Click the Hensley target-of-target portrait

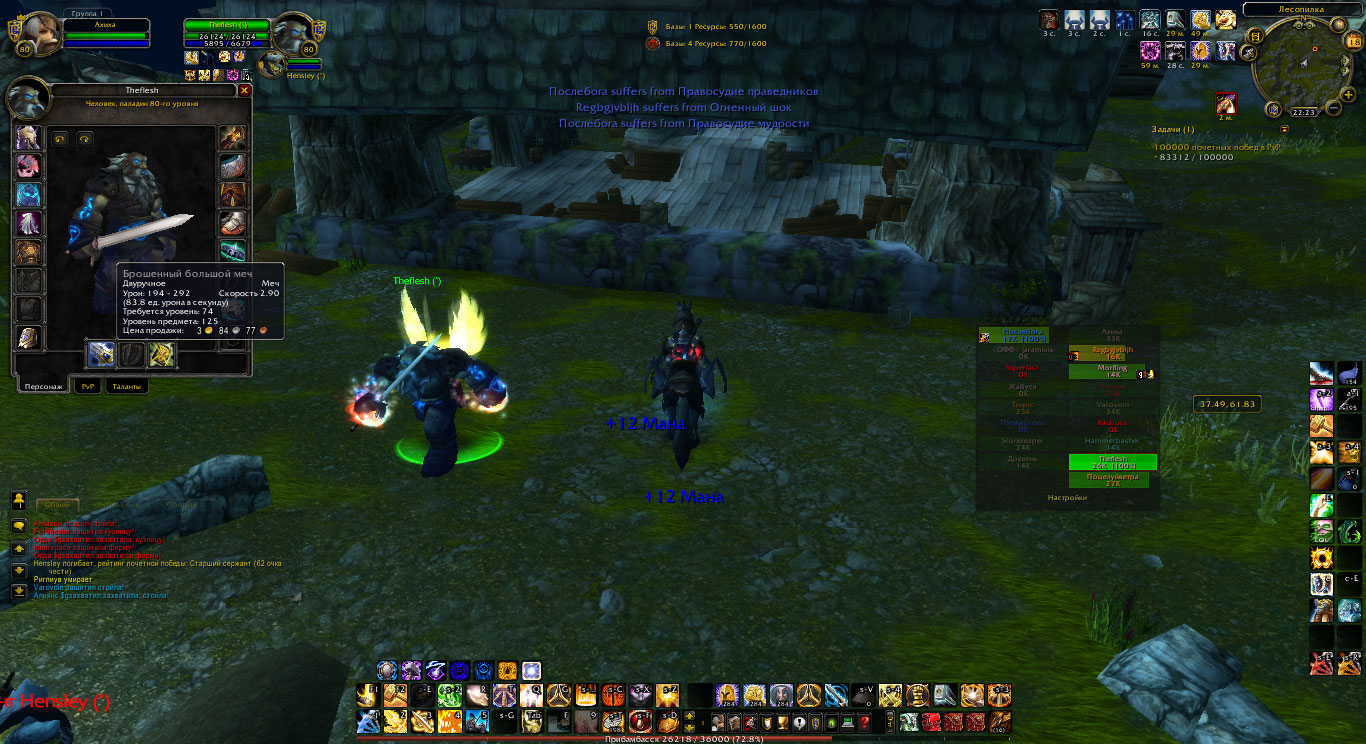point(271,65)
